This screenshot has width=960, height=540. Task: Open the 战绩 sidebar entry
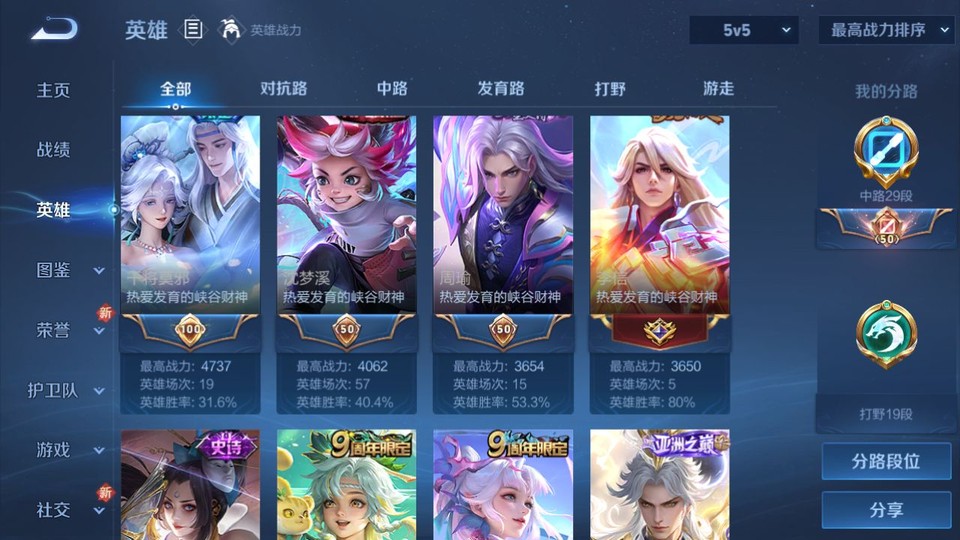pyautogui.click(x=54, y=150)
